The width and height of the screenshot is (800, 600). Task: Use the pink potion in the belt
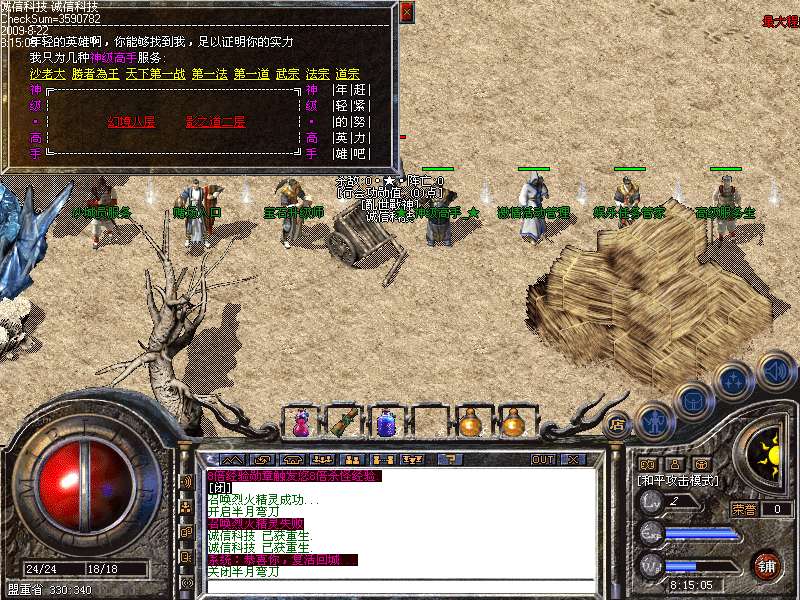[x=300, y=423]
